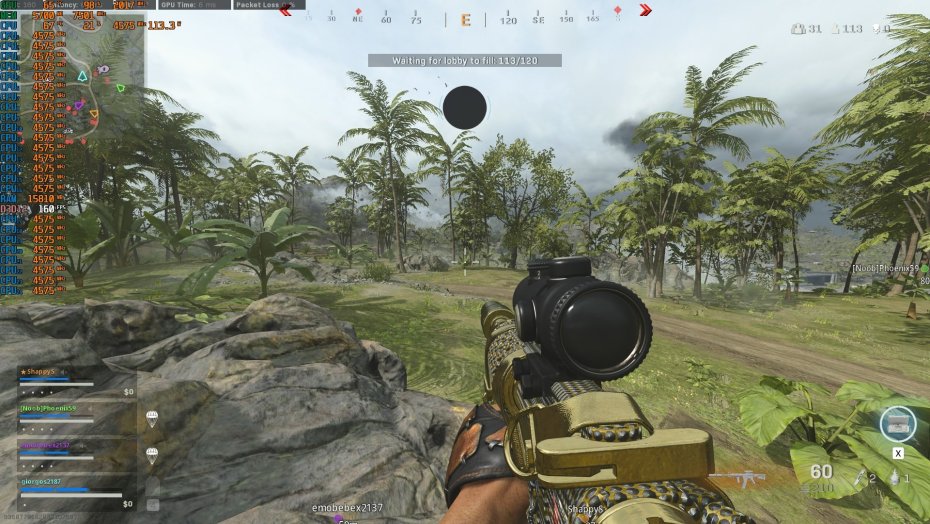Click the cyan teammate arrow on minimap
Image resolution: width=930 pixels, height=524 pixels.
click(82, 75)
